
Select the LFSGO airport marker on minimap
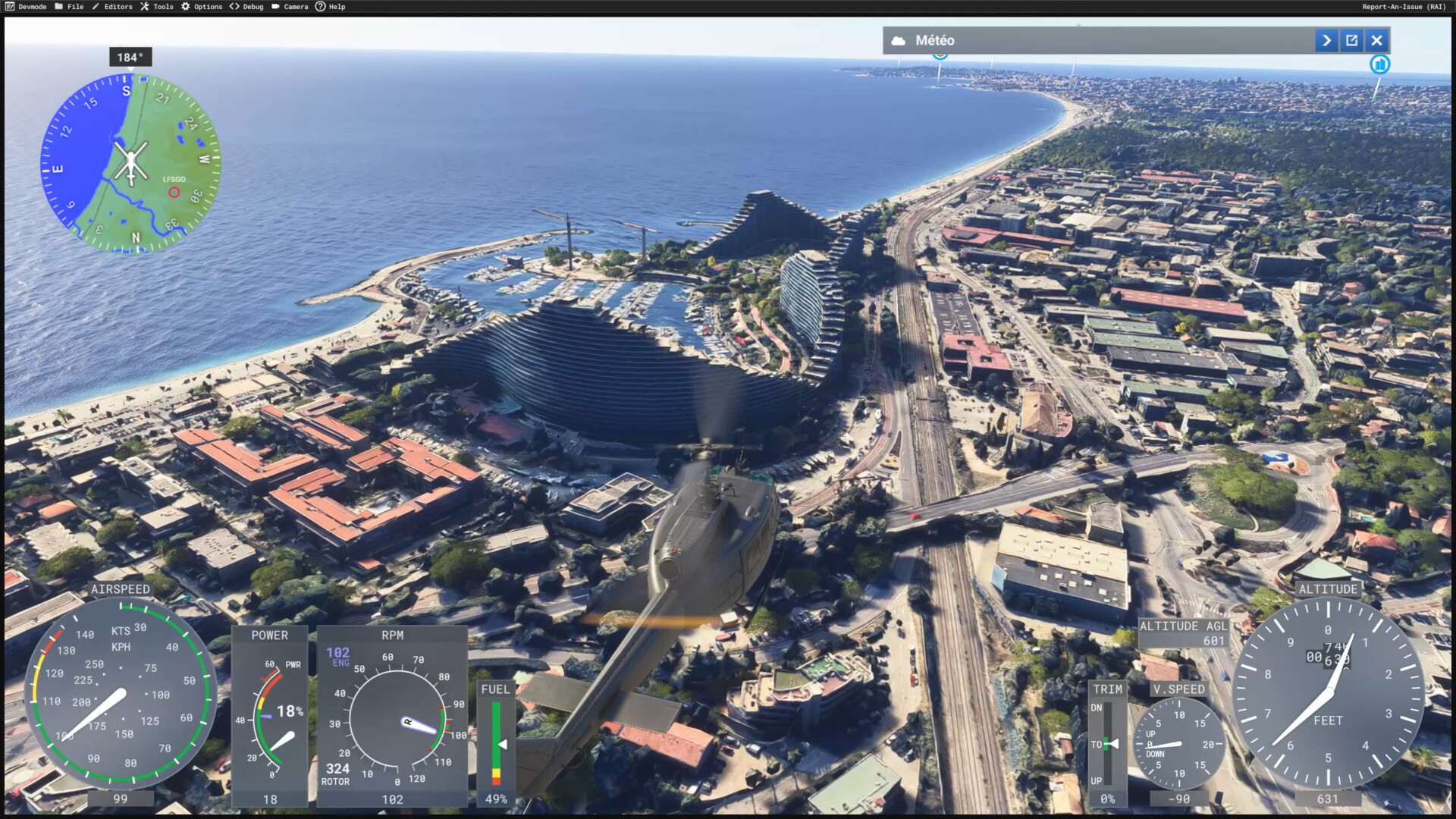[174, 192]
